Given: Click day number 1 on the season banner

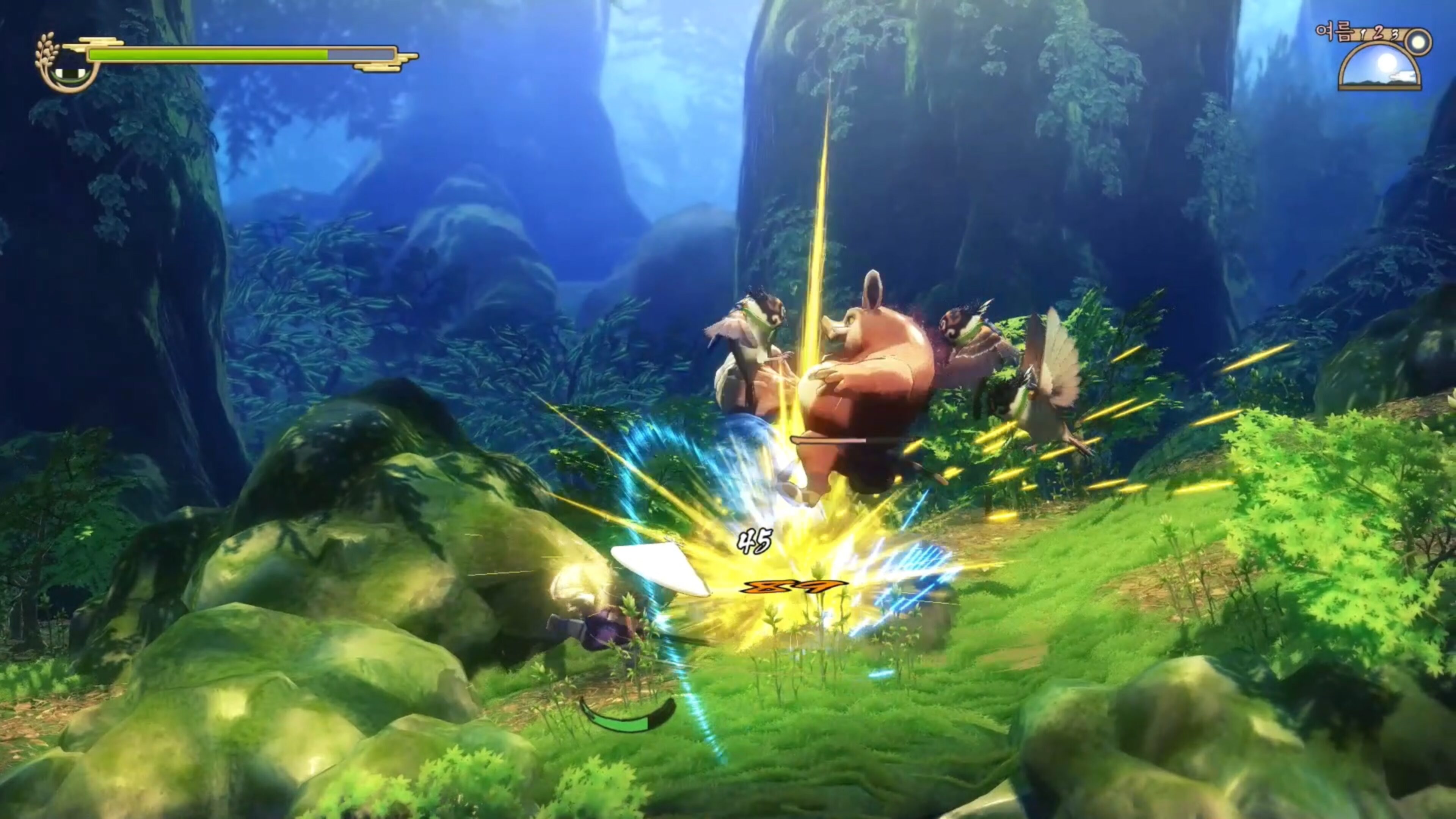Looking at the screenshot, I should [x=1363, y=34].
